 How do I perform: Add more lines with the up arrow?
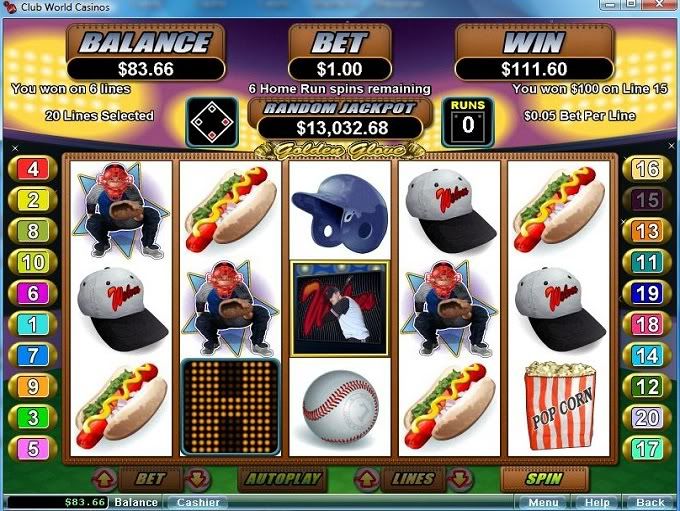click(366, 479)
